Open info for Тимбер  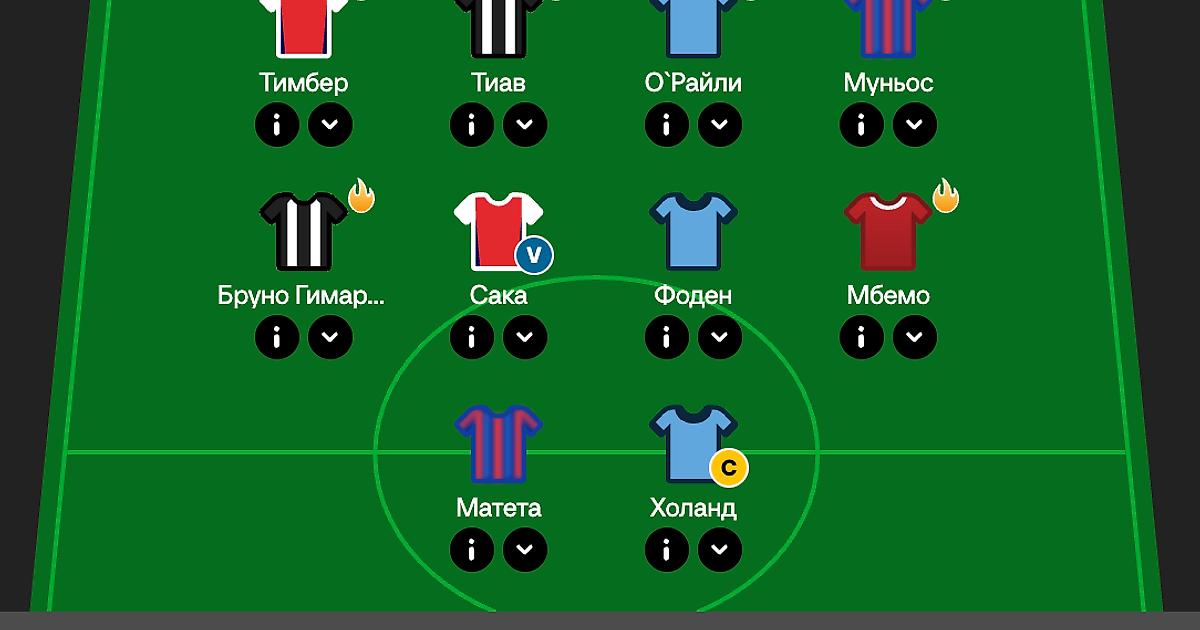(277, 125)
